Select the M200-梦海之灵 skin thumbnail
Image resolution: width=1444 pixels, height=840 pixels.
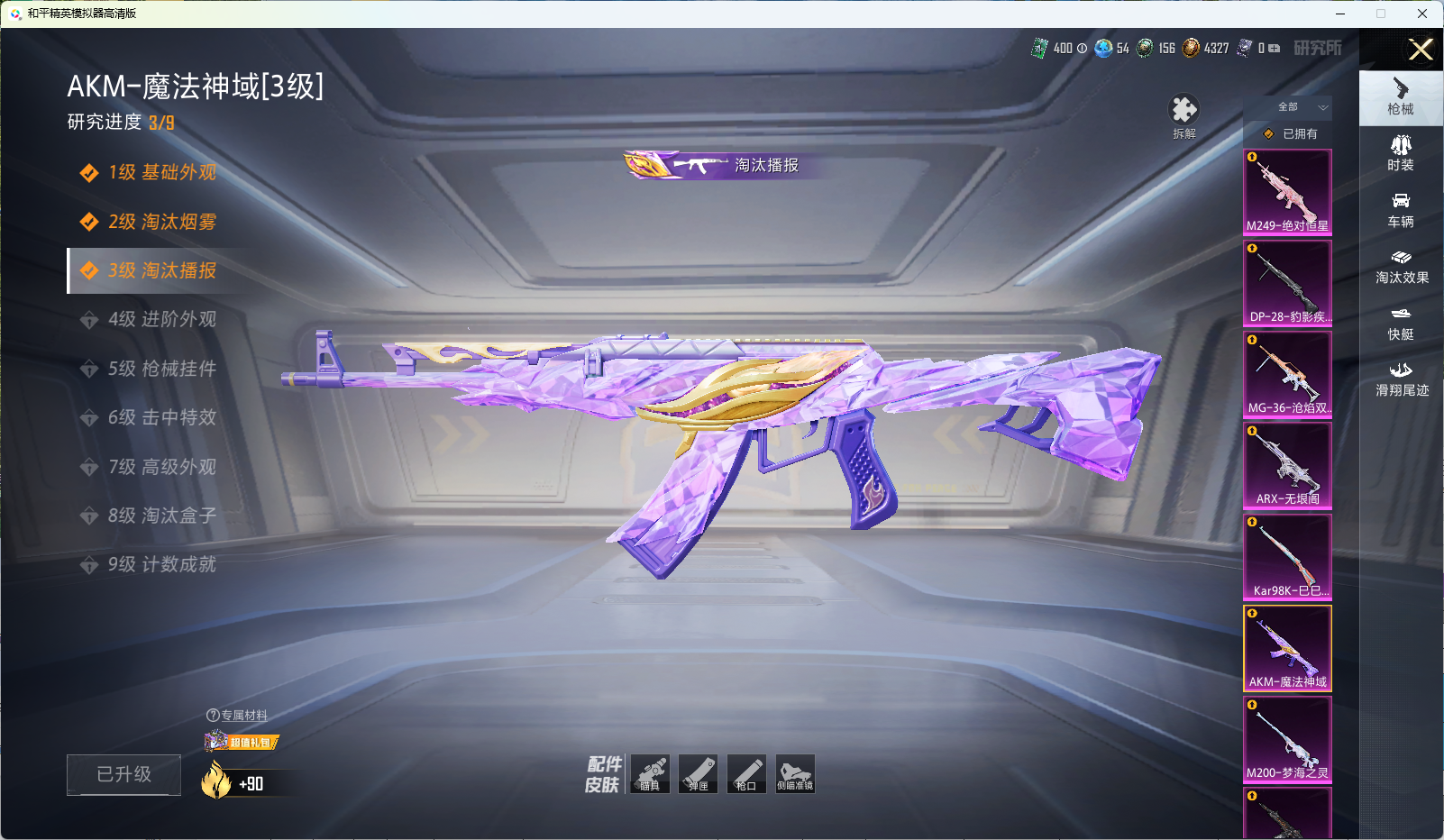[1287, 739]
